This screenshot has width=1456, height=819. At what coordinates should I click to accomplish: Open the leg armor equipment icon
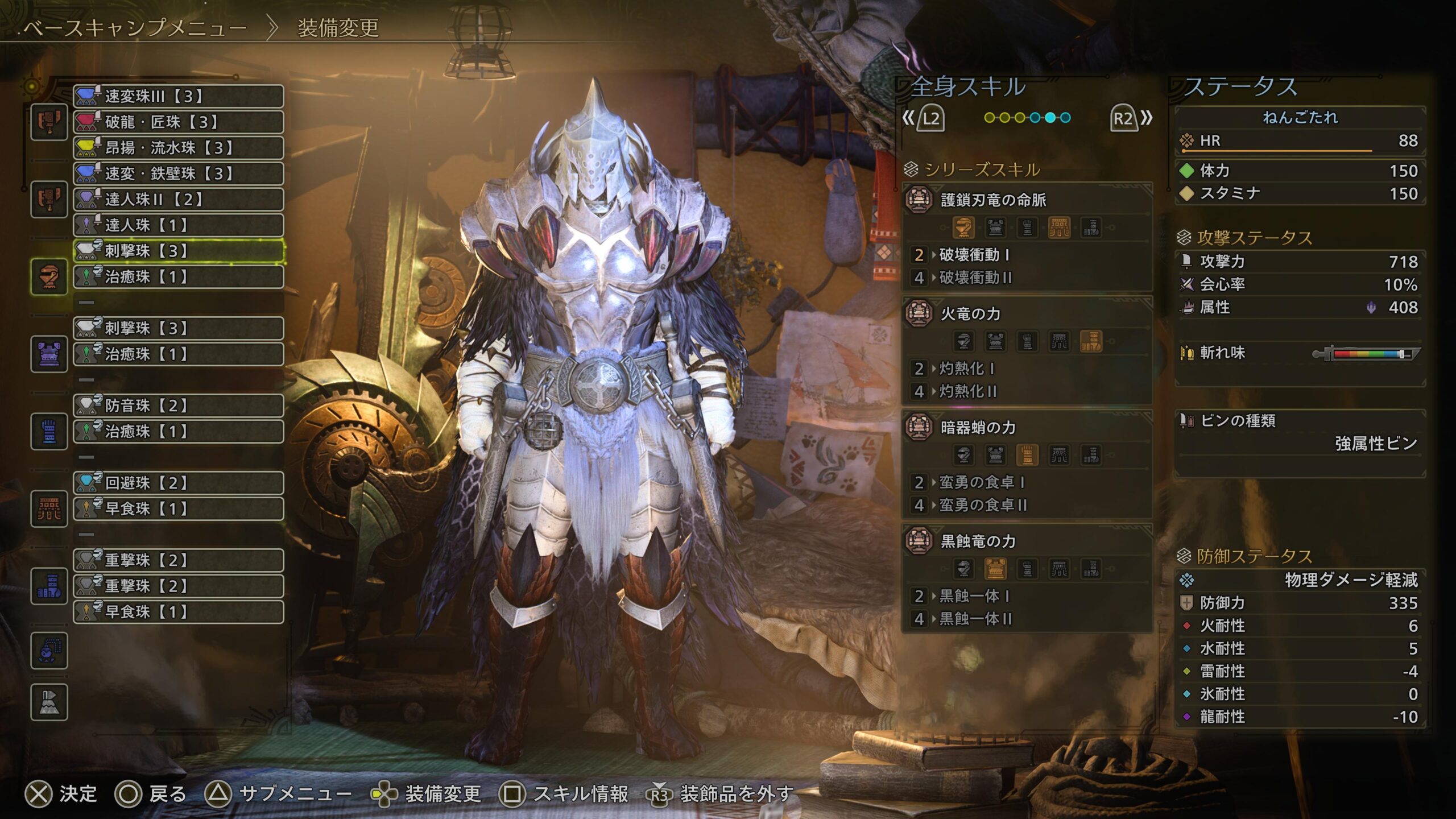click(49, 586)
